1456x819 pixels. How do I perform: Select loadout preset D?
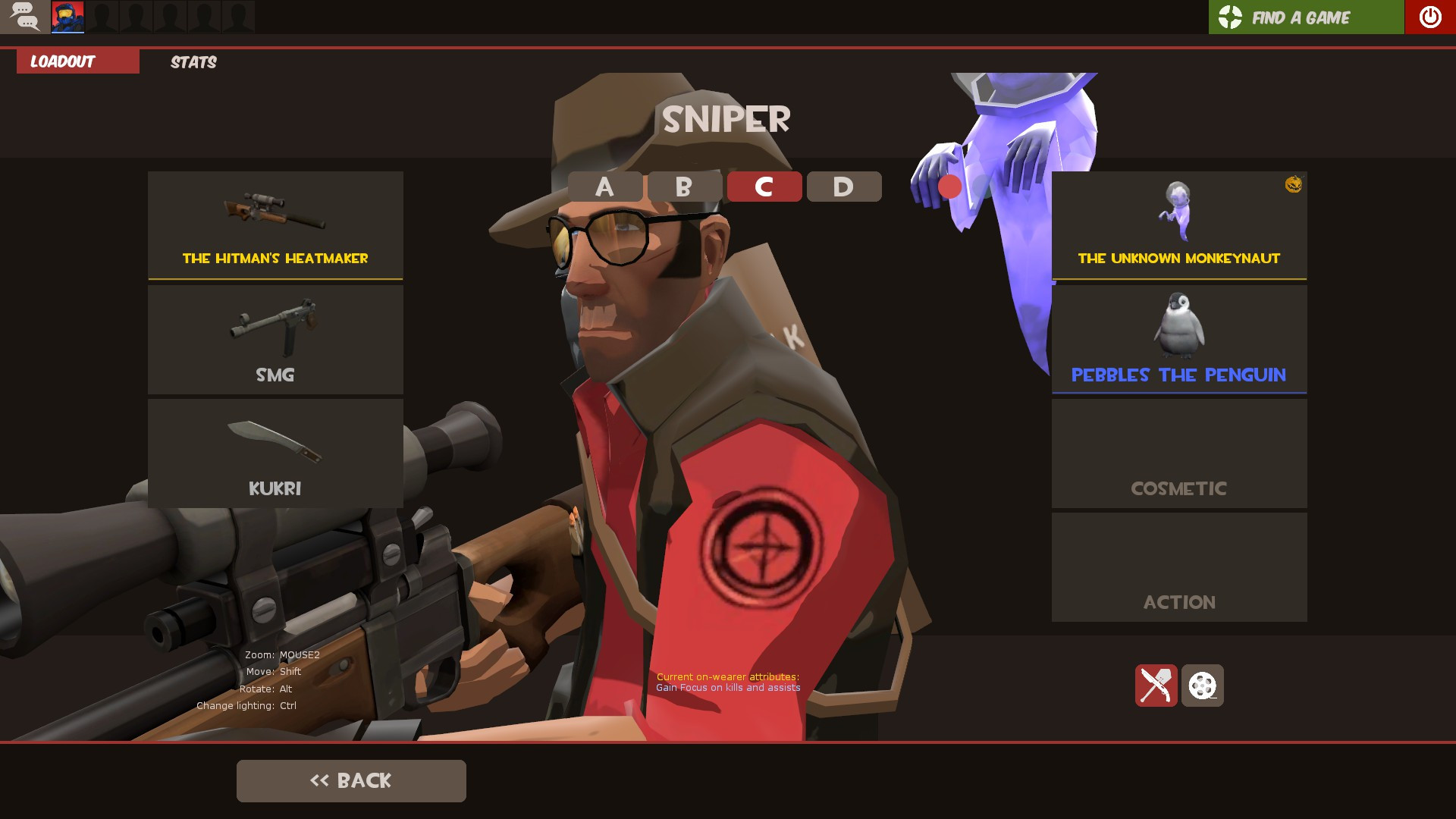[x=843, y=187]
